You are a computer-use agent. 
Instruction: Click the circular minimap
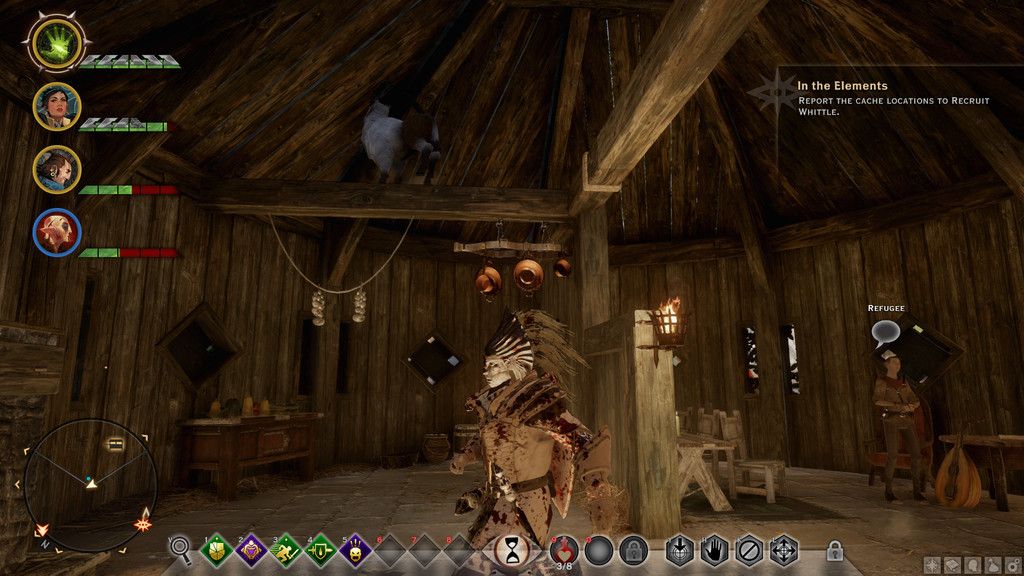click(90, 485)
